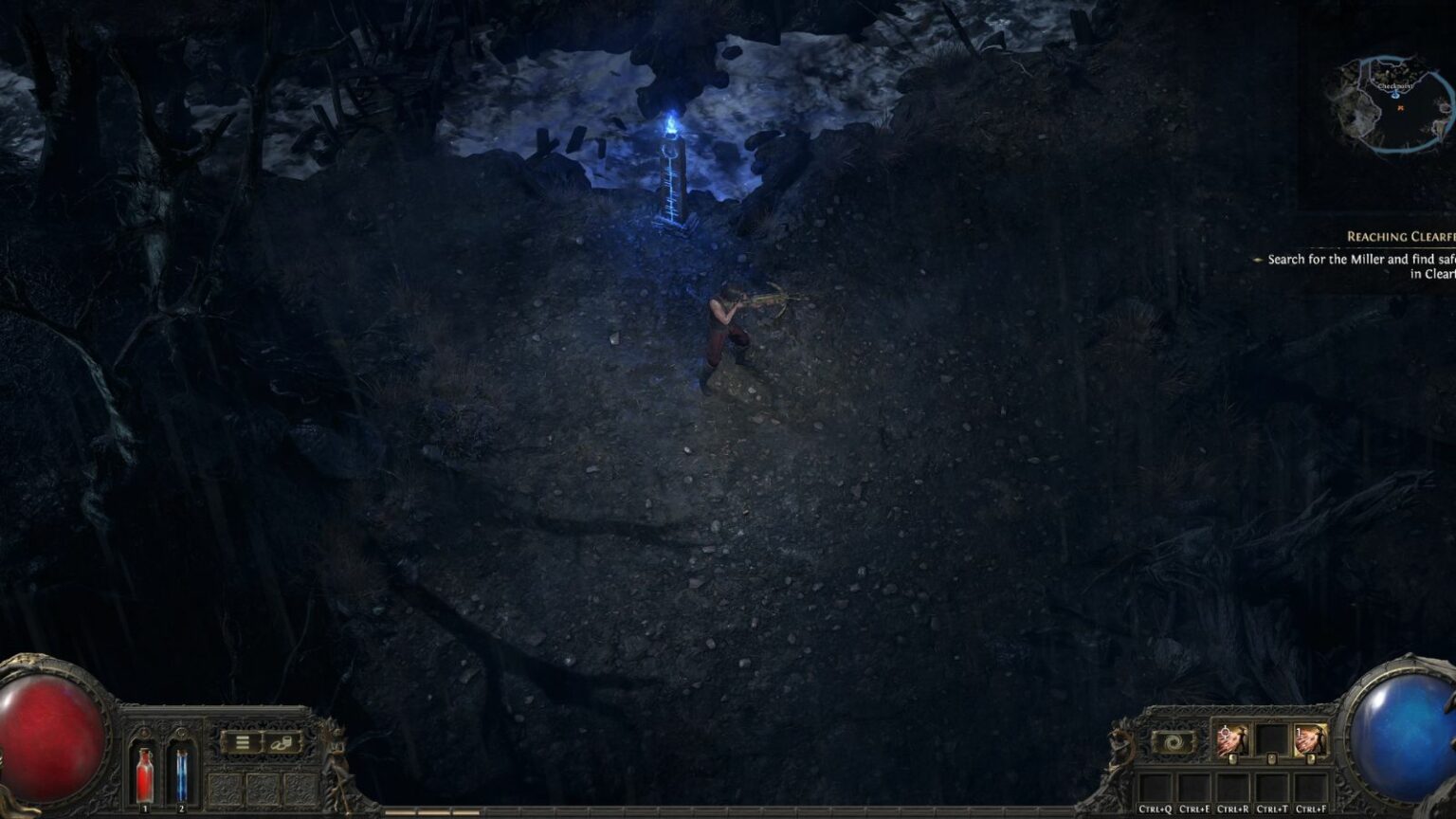Screen dimensions: 1456x819
Task: Click the Ctrl+T empty skill slot
Action: click(1272, 790)
